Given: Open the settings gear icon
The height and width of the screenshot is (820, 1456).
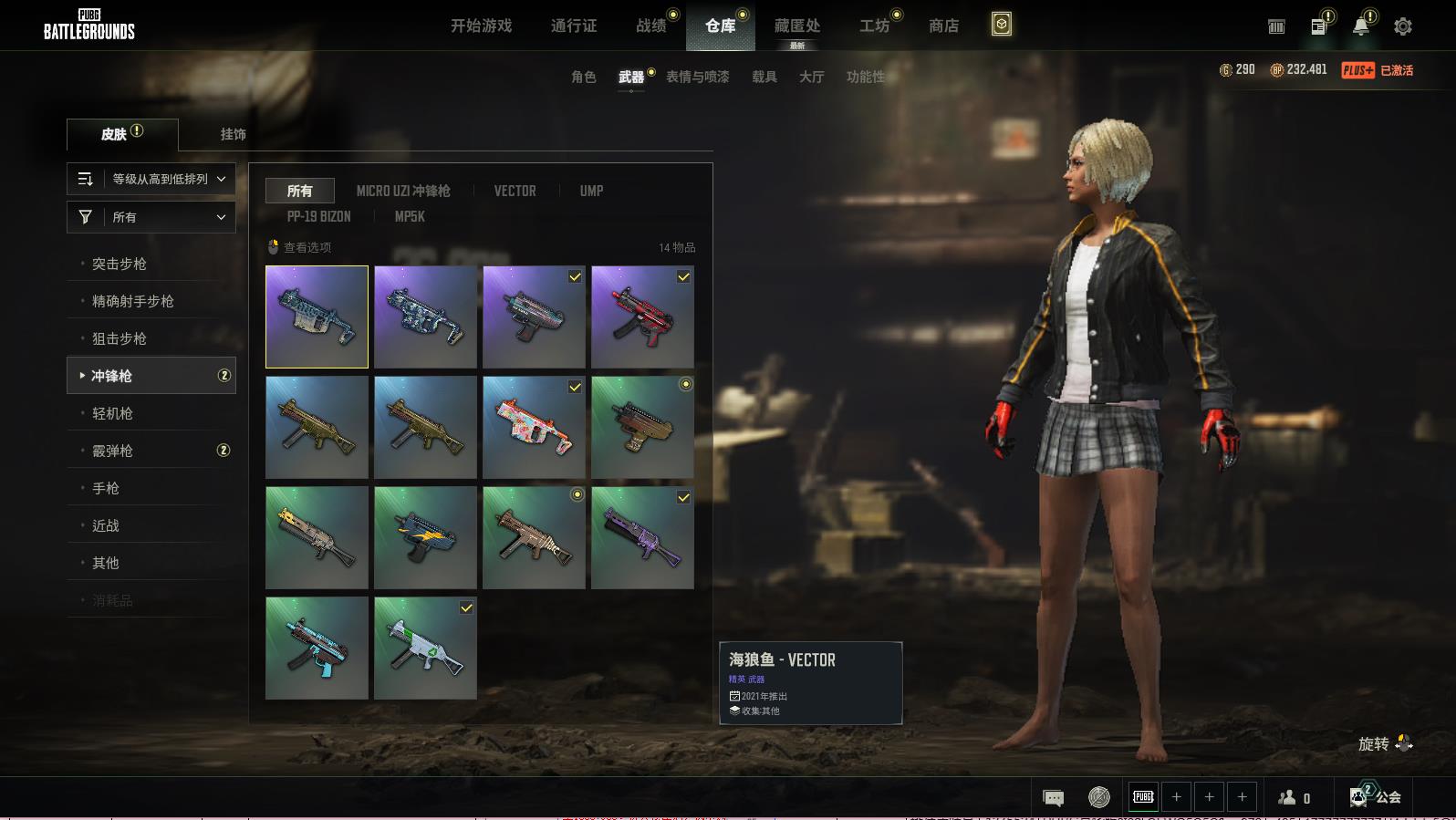Looking at the screenshot, I should coord(1403,26).
